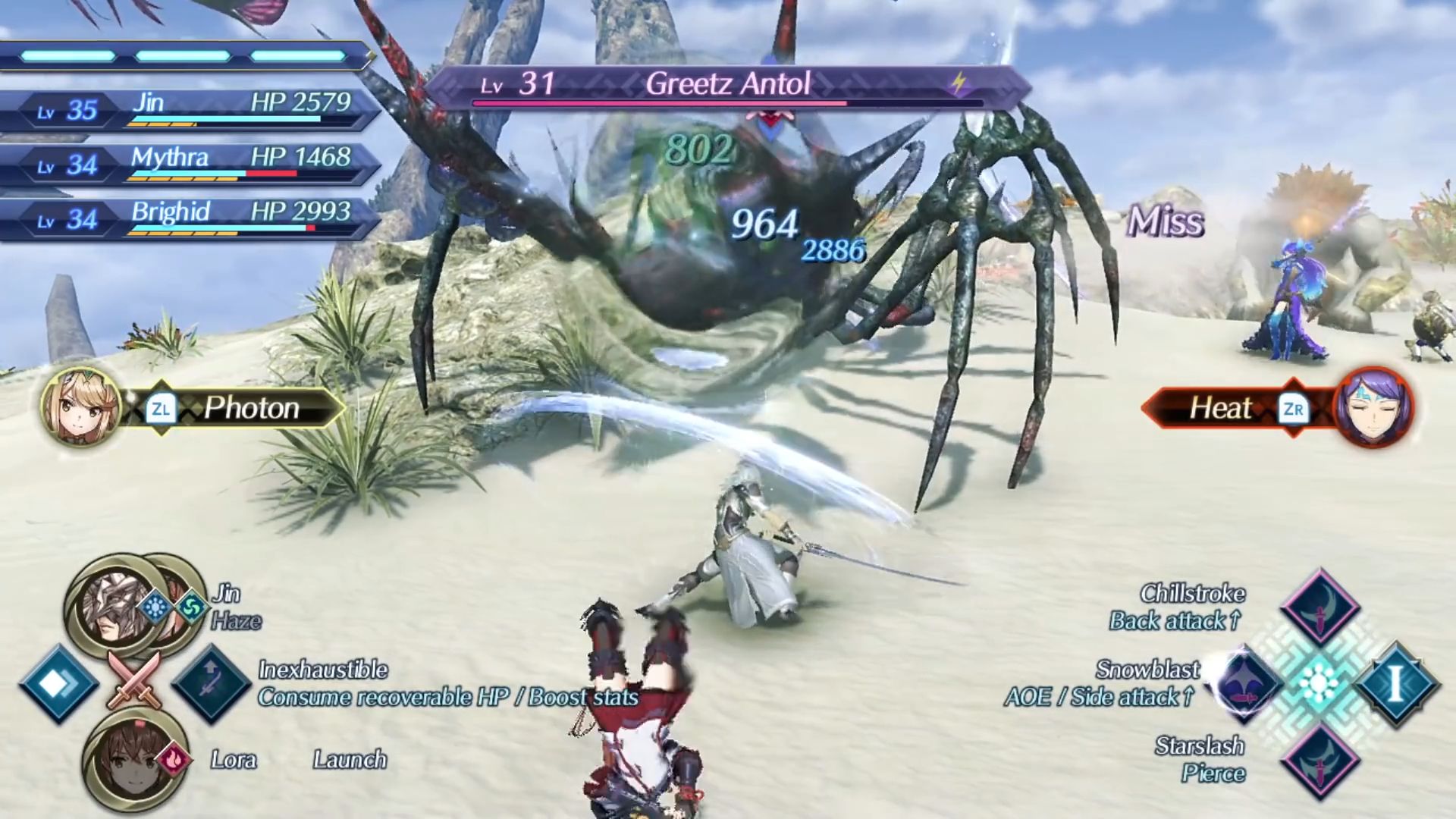Select Jin's masked portrait
1456x819 pixels.
pyautogui.click(x=114, y=607)
